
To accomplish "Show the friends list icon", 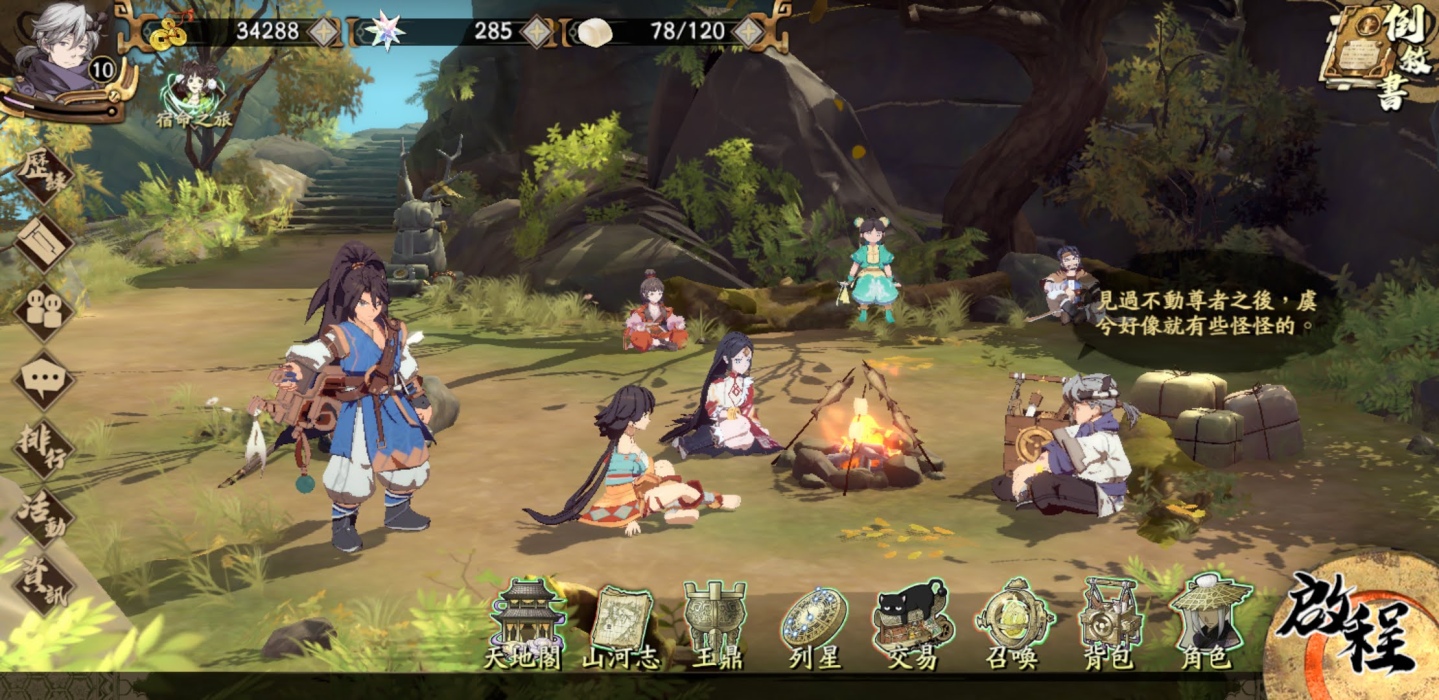I will [44, 311].
